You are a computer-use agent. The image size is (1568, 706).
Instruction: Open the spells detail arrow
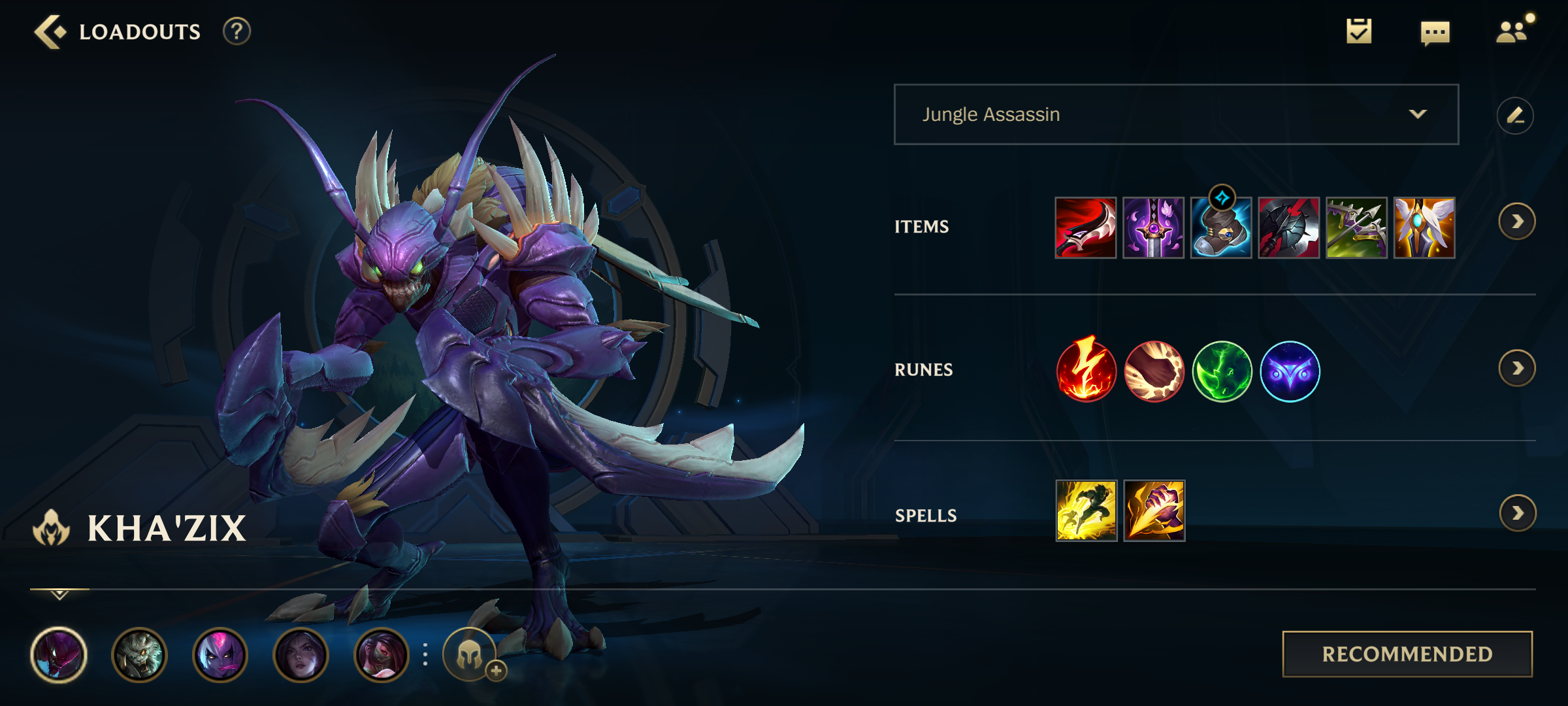tap(1517, 513)
